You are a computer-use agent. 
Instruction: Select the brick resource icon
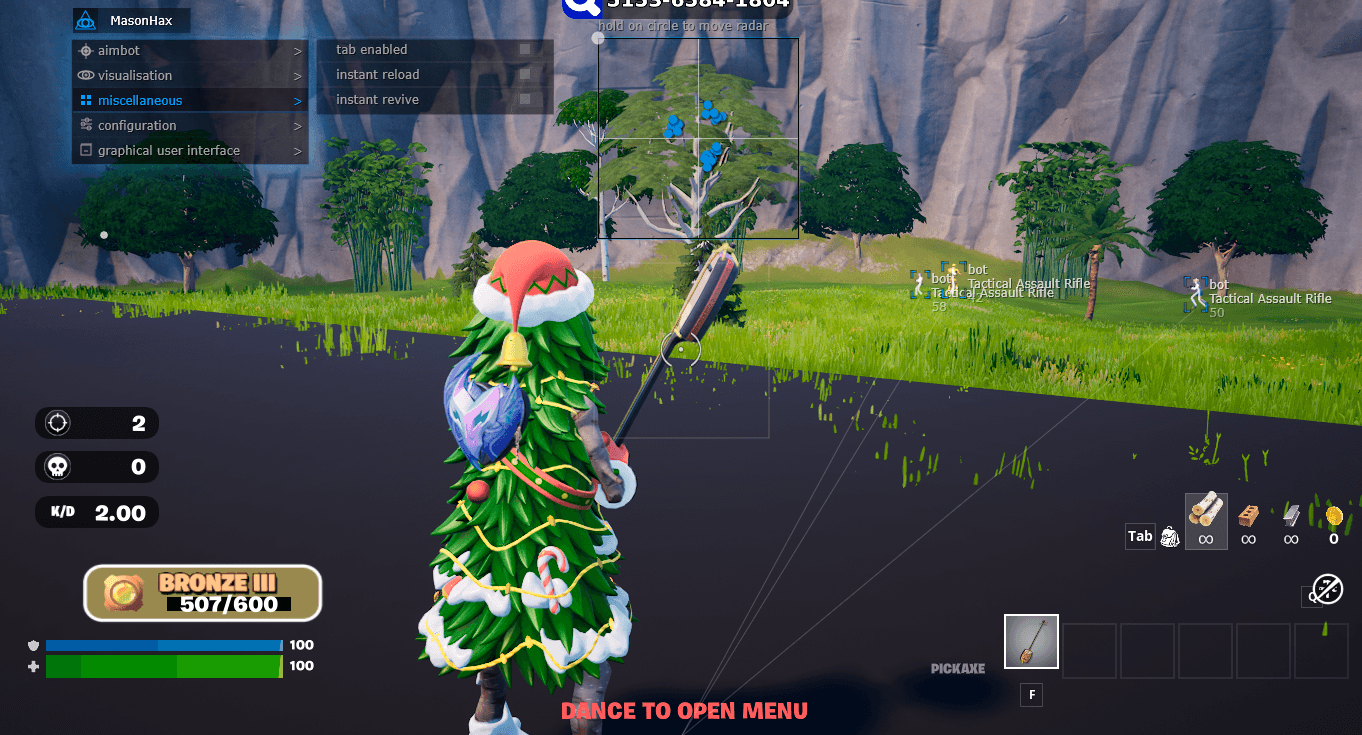(1248, 517)
